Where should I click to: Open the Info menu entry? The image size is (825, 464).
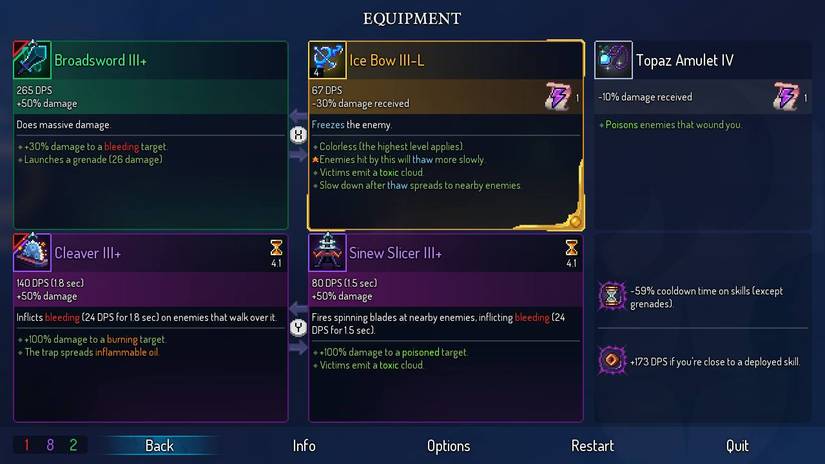[x=304, y=446]
